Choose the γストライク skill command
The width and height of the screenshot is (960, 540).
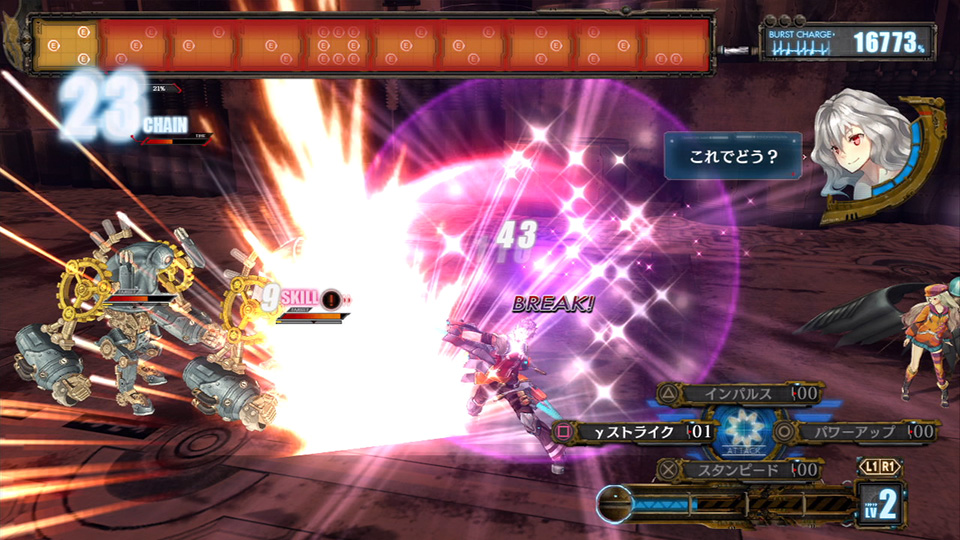pos(637,431)
